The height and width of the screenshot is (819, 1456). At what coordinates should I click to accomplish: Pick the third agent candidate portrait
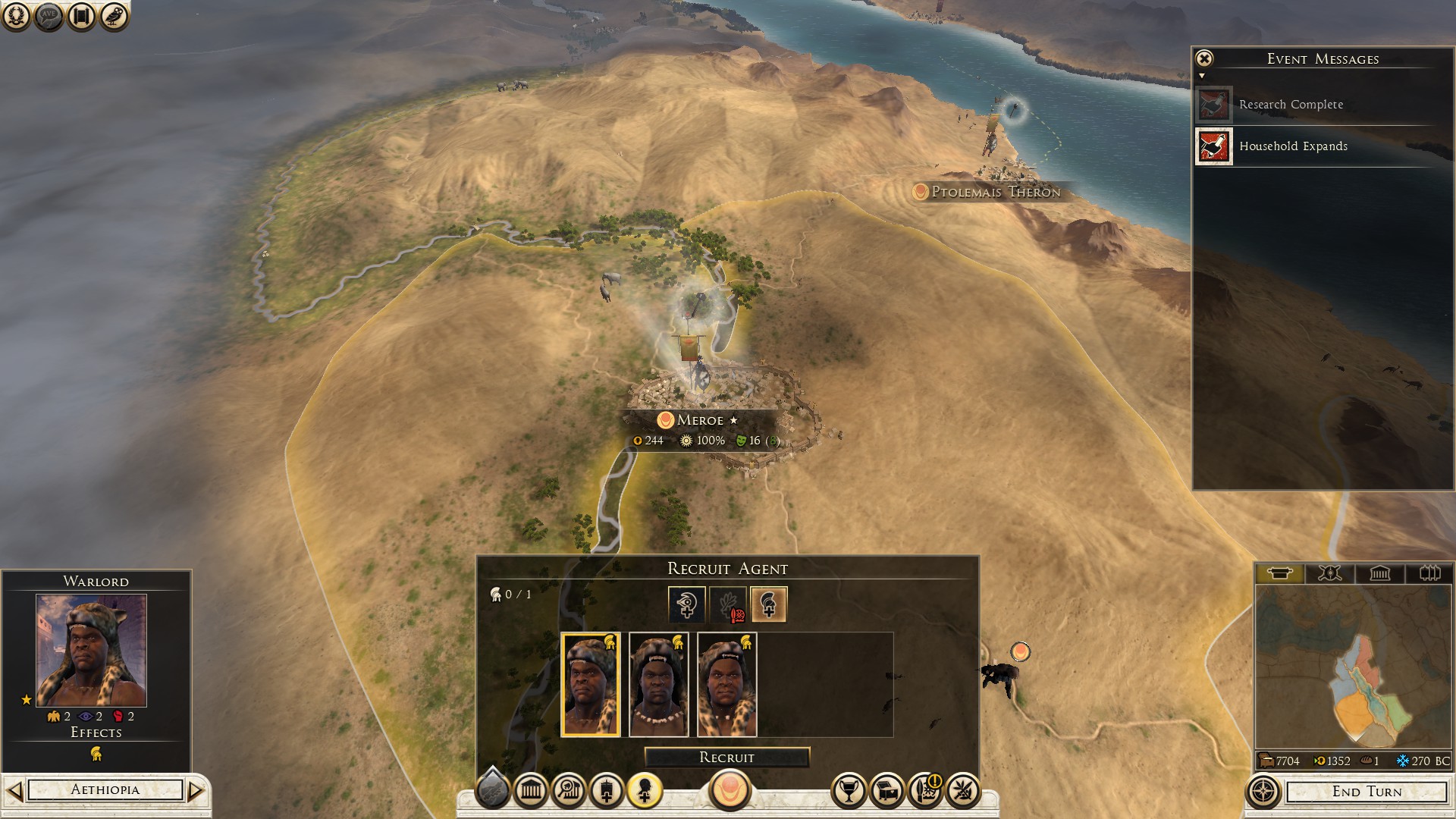(726, 685)
